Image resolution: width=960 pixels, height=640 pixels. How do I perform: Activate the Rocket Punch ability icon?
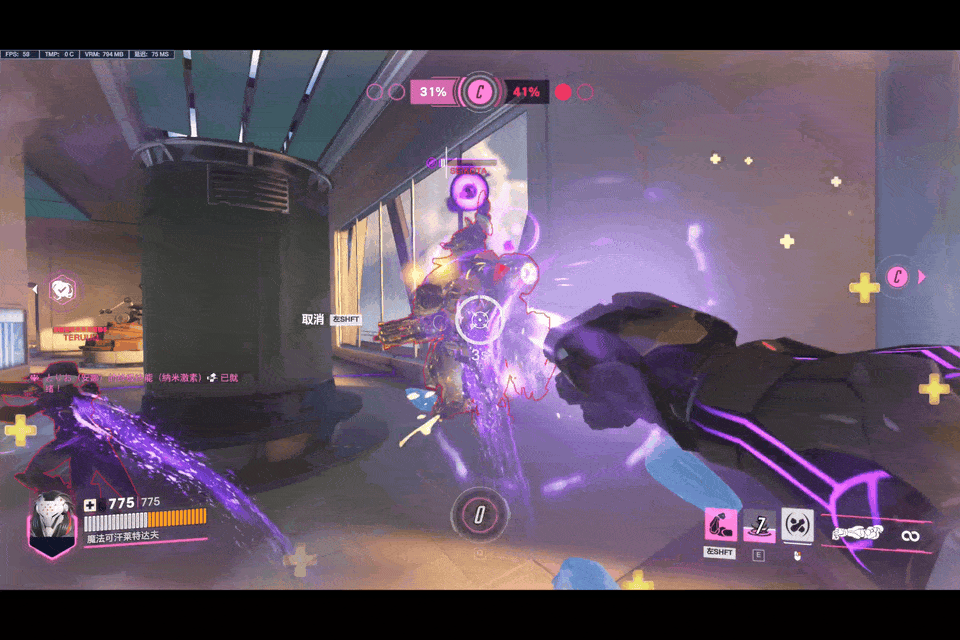[x=721, y=525]
